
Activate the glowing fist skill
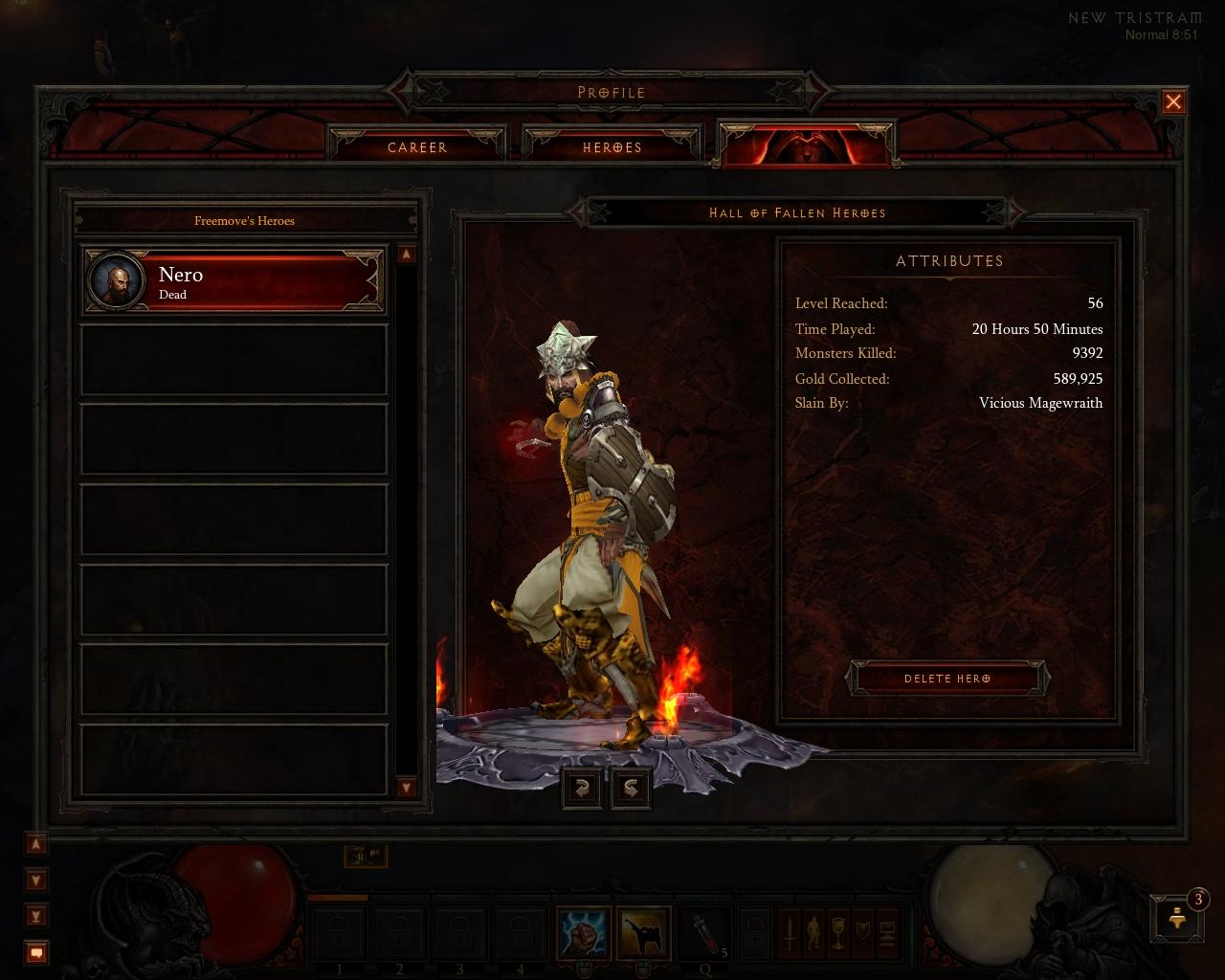(584, 933)
